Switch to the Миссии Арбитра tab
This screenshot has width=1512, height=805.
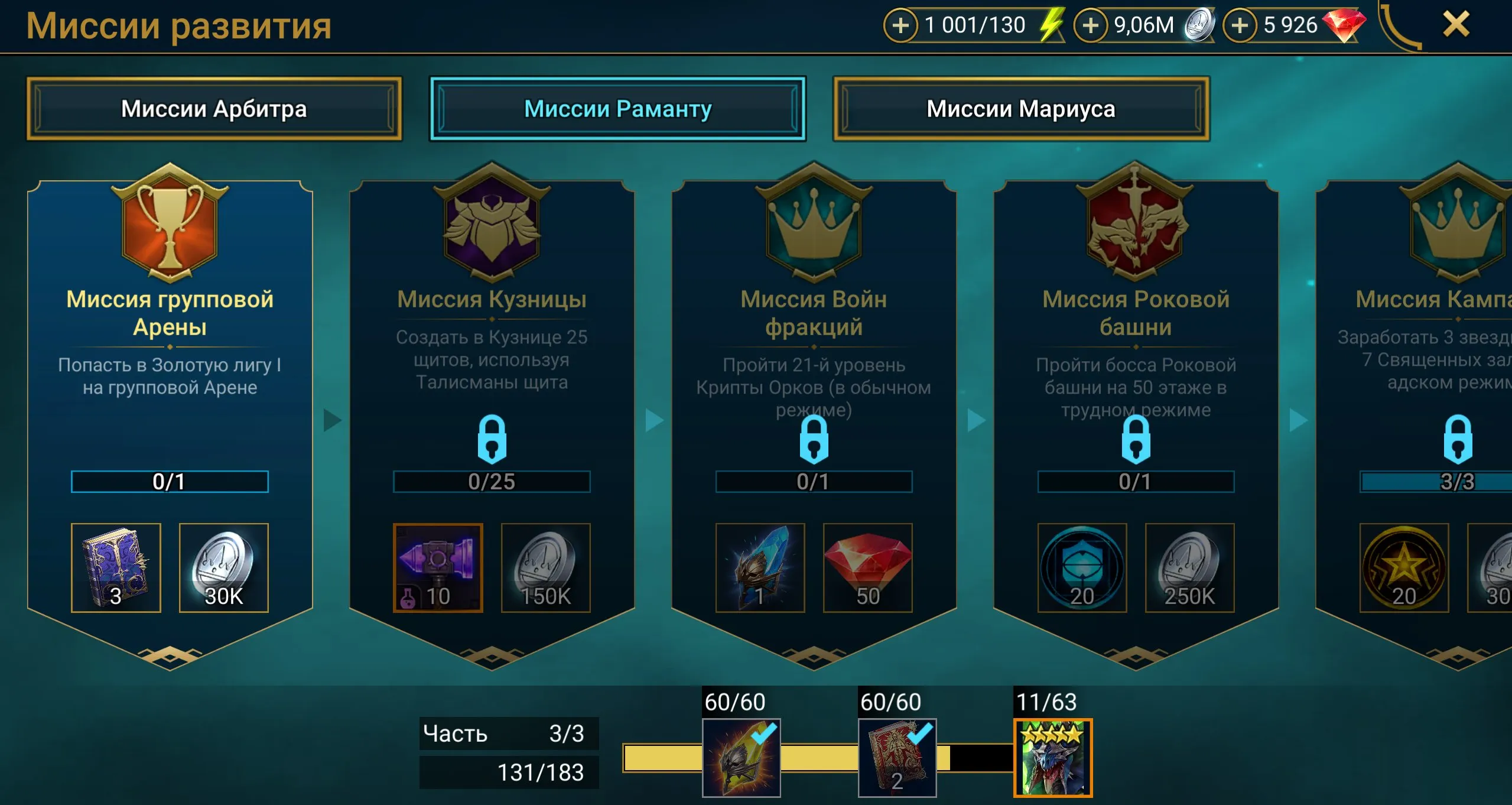click(x=215, y=109)
